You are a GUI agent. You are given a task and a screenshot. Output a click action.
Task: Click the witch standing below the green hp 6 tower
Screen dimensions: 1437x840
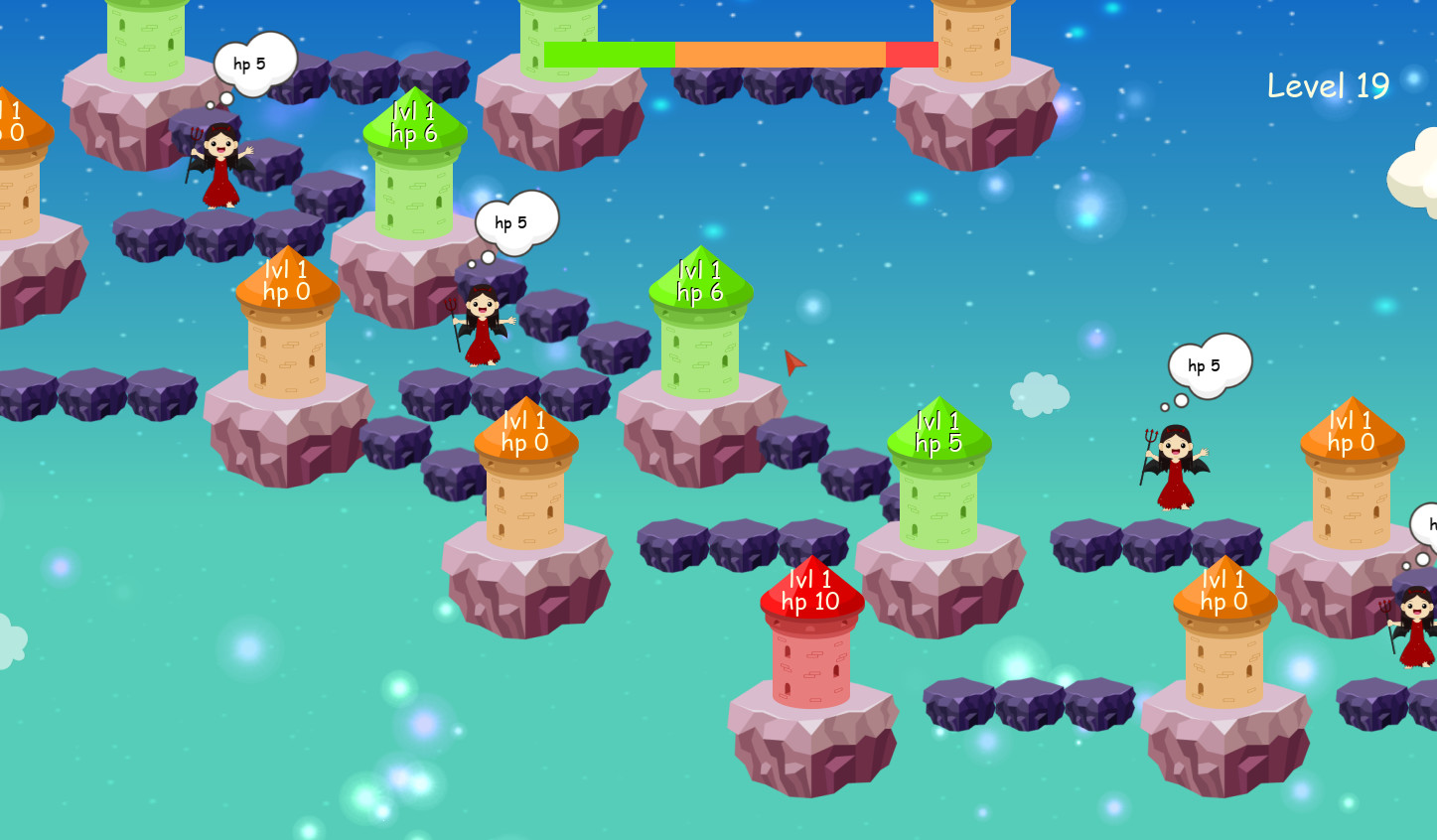[x=484, y=323]
